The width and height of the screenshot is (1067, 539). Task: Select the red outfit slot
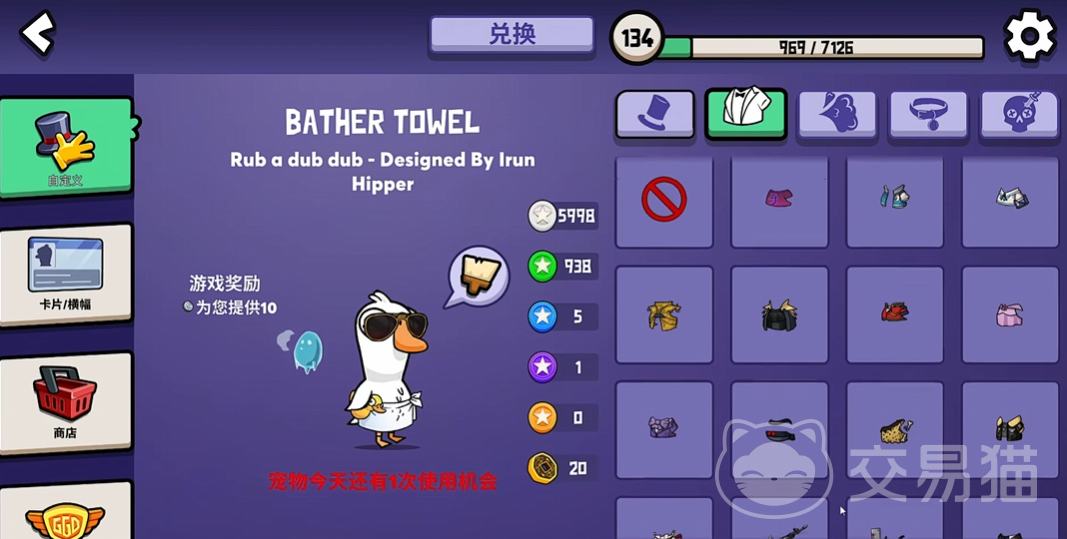[x=895, y=315]
